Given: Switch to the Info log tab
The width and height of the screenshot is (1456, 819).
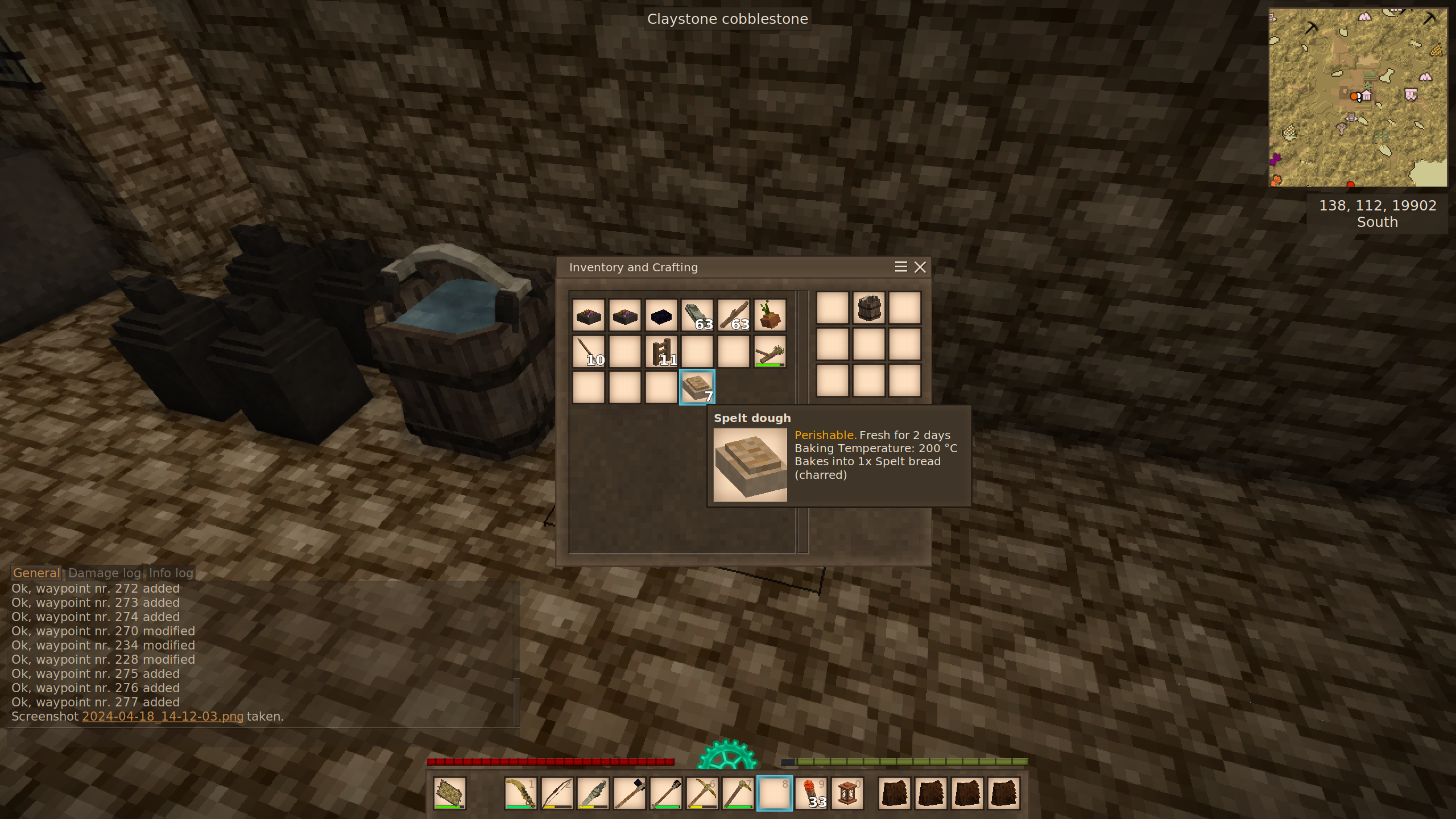Looking at the screenshot, I should (171, 573).
